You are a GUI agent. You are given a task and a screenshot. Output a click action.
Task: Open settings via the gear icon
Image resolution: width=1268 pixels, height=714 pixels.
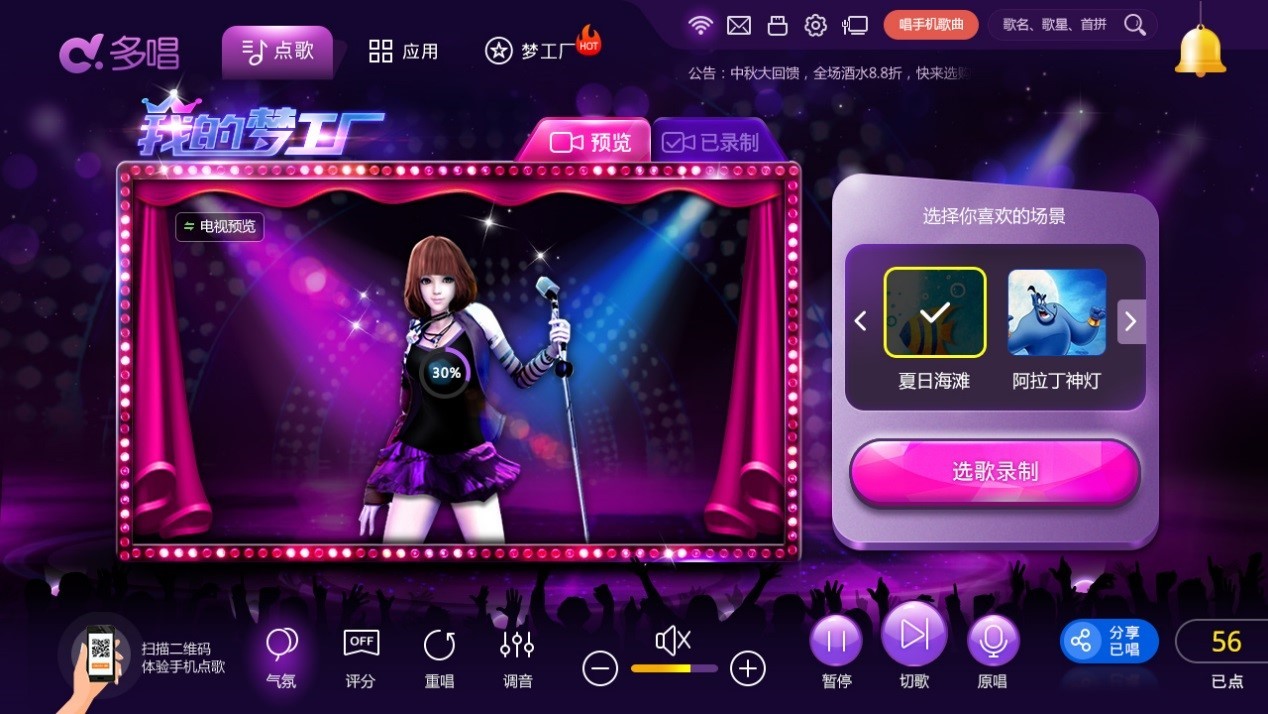tap(816, 25)
